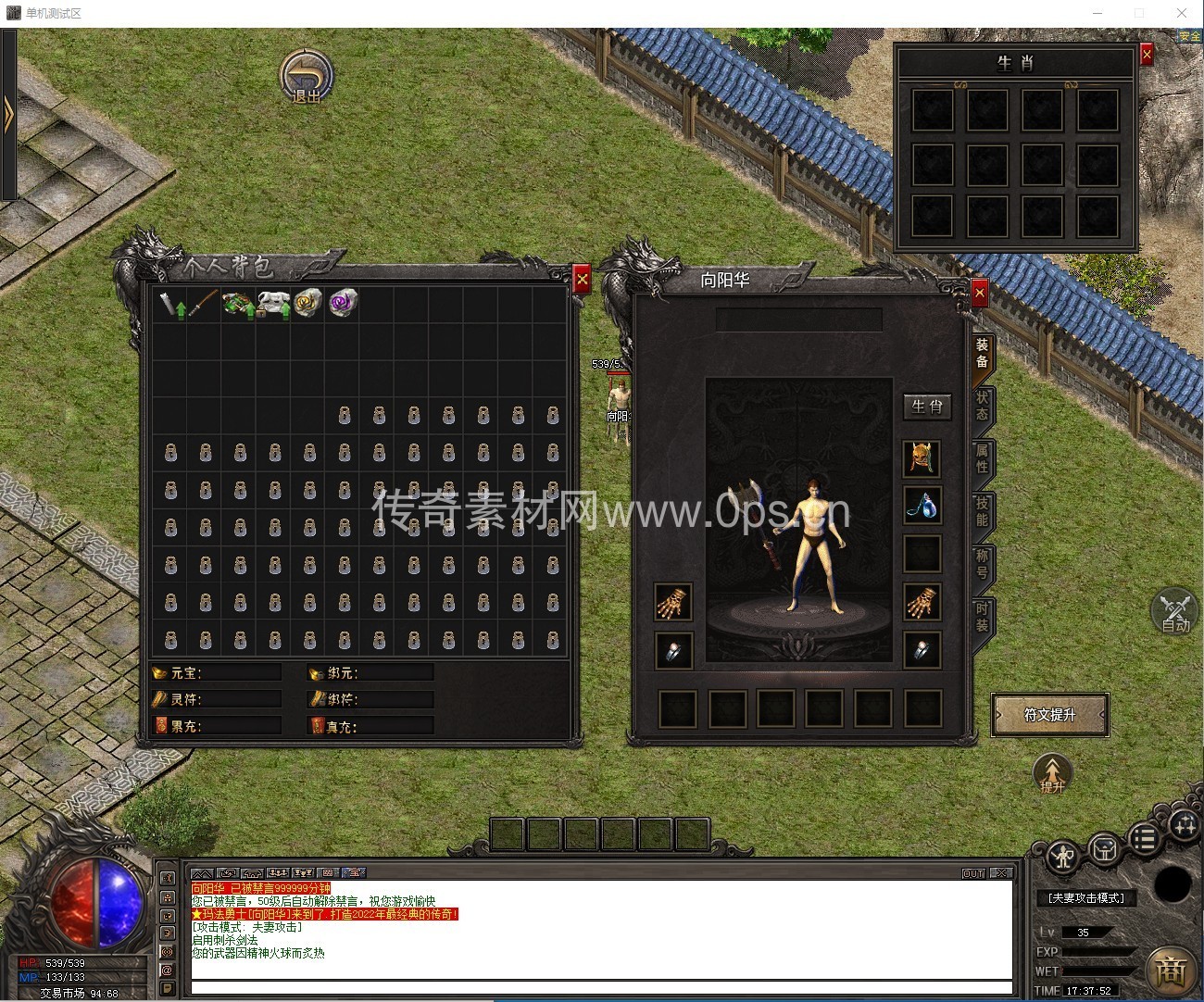Screen dimensions: 1204x1002
Task: Click the 生肖 button in character panel
Action: coord(926,407)
